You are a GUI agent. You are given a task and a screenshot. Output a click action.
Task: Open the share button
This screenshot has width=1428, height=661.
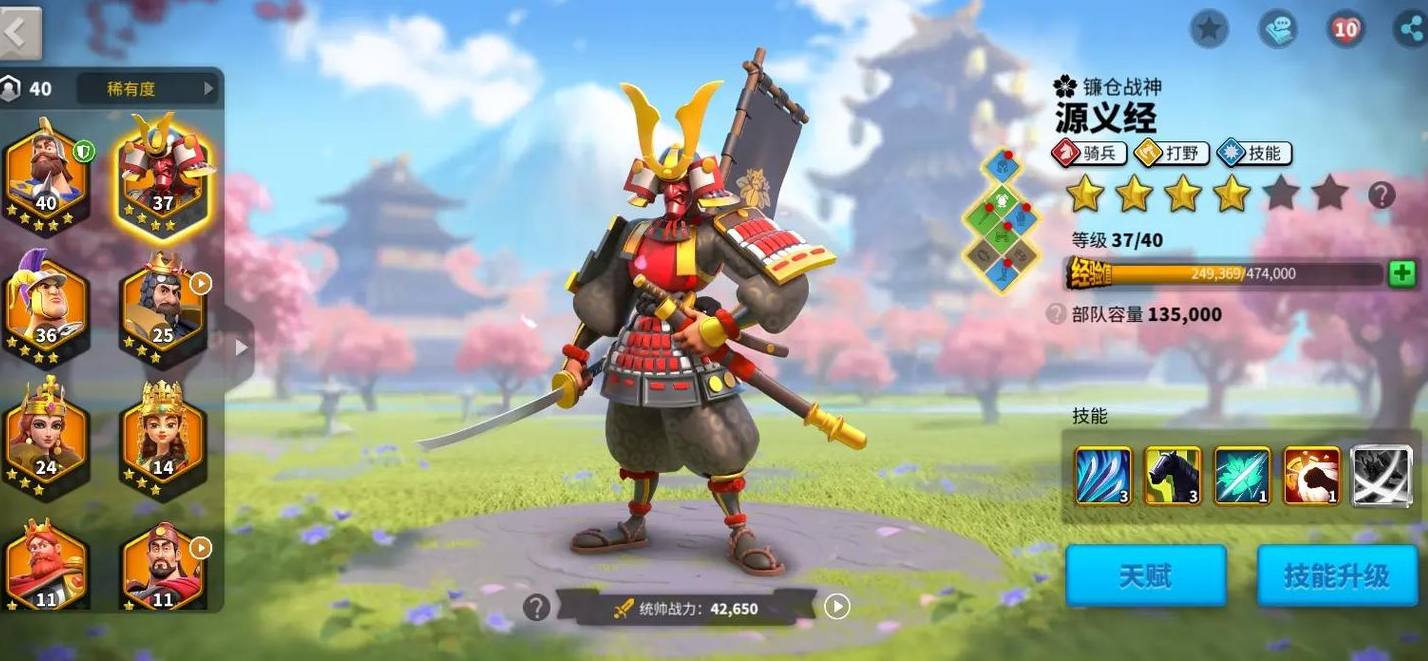[1411, 29]
